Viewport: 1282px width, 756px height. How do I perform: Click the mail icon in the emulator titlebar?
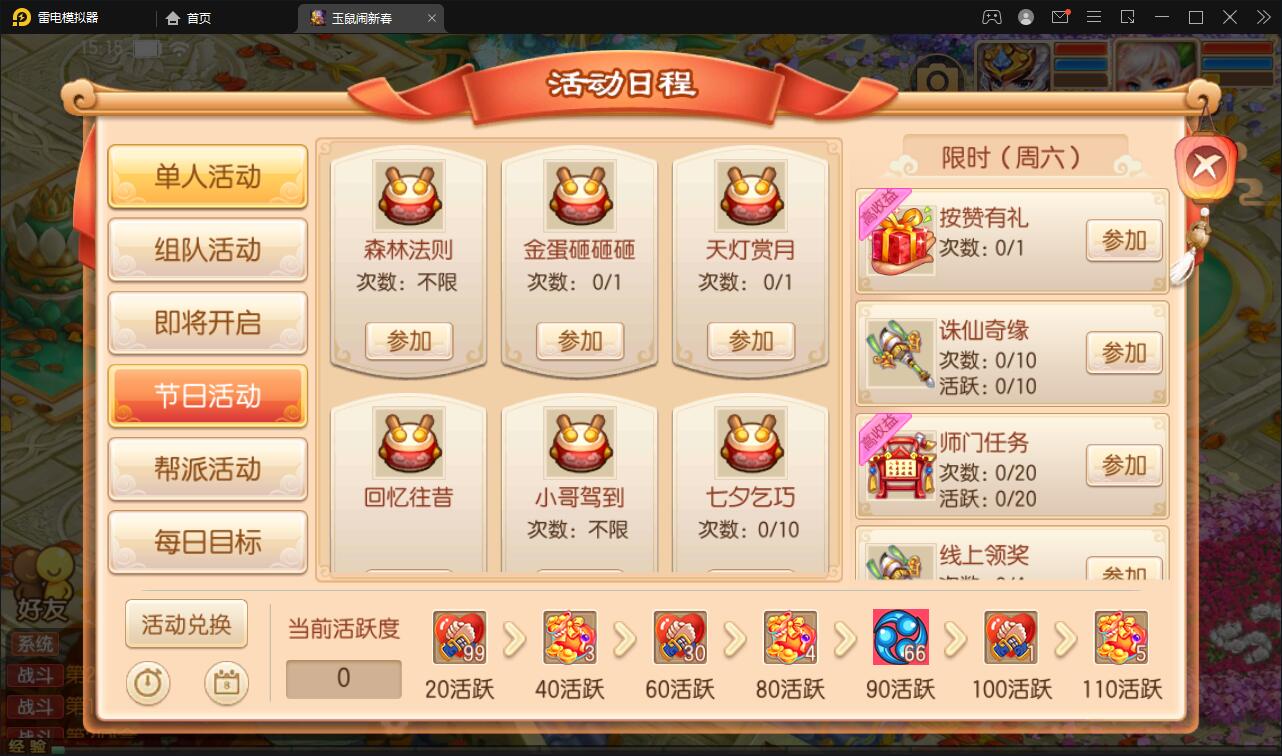click(x=1061, y=17)
